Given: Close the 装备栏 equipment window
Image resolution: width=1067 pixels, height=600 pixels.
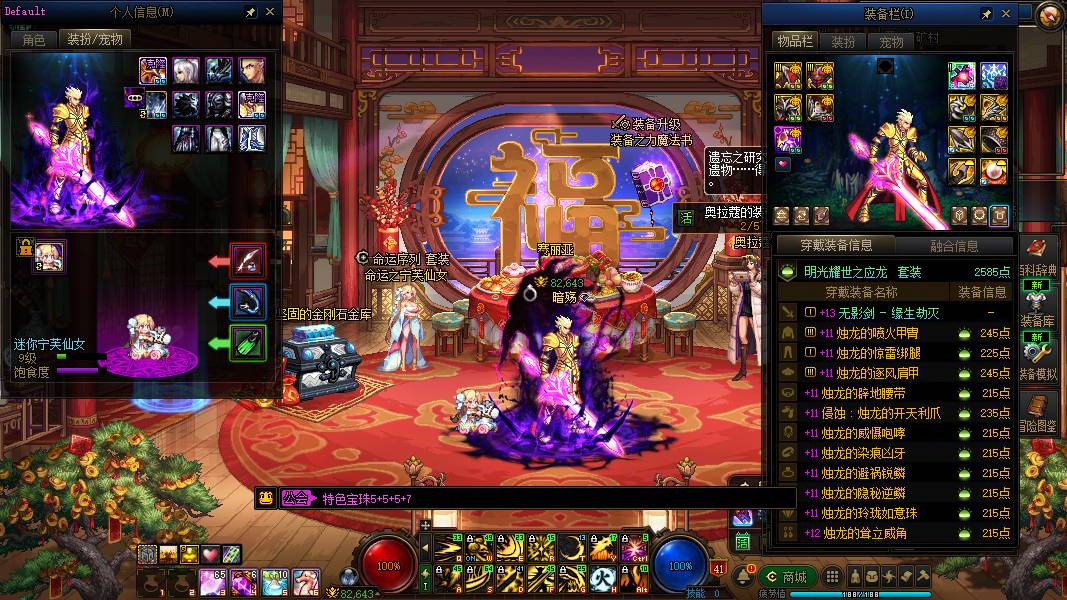Looking at the screenshot, I should pyautogui.click(x=1006, y=14).
